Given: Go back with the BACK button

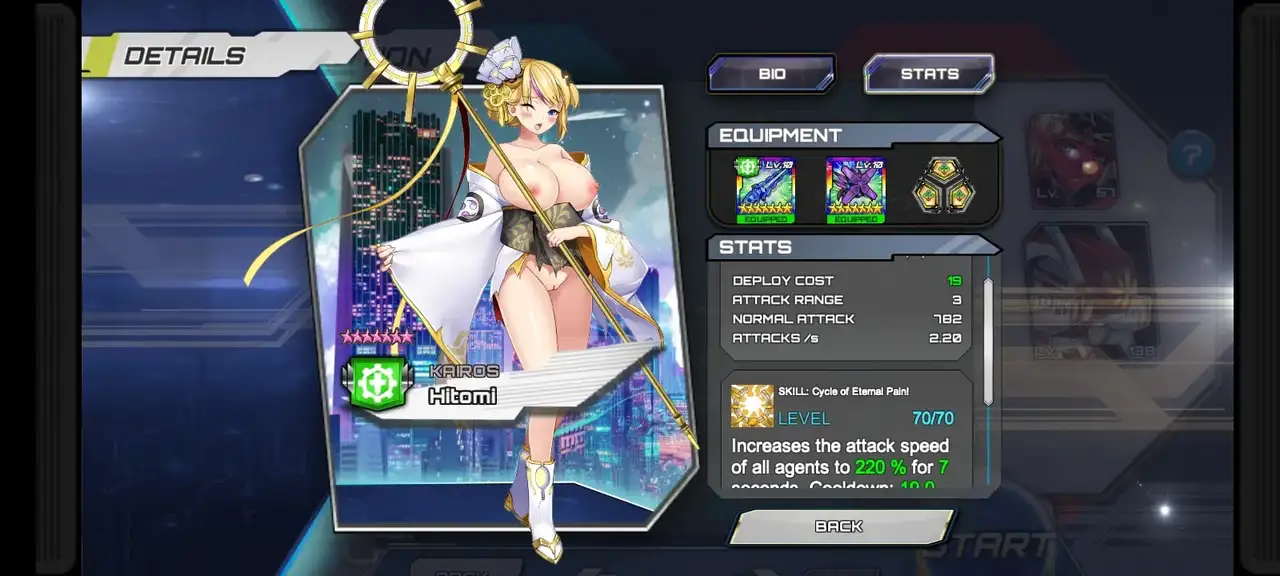Looking at the screenshot, I should (x=840, y=527).
